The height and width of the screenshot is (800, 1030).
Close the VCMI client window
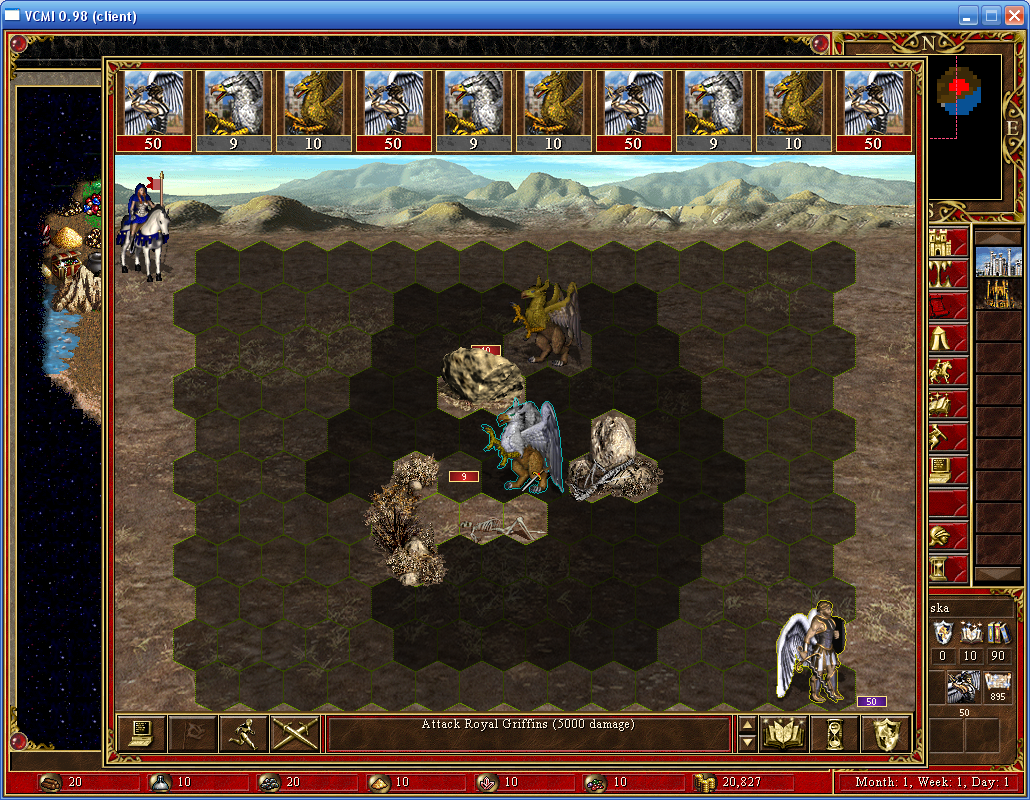pos(1014,16)
